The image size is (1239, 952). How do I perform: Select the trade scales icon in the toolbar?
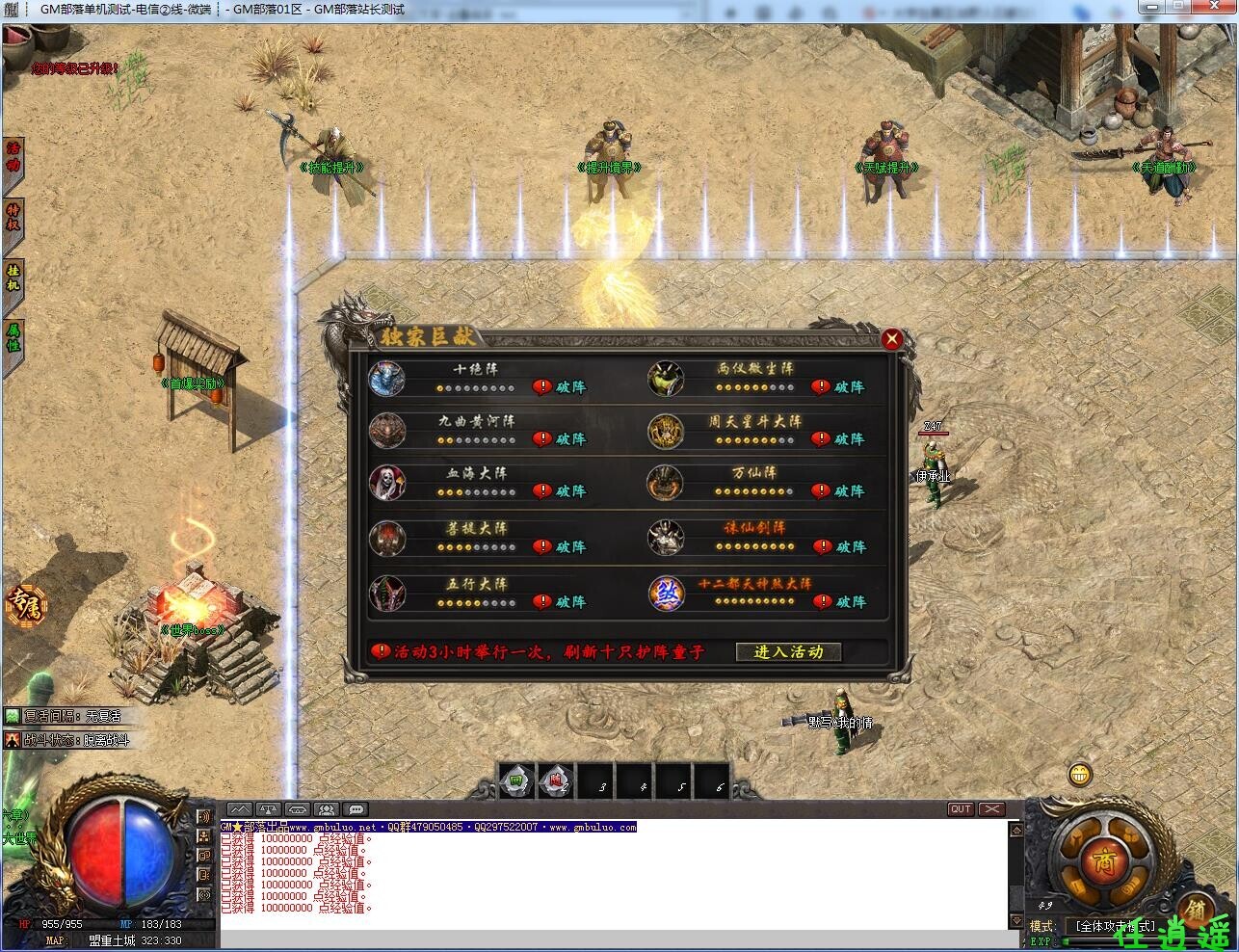pos(269,810)
